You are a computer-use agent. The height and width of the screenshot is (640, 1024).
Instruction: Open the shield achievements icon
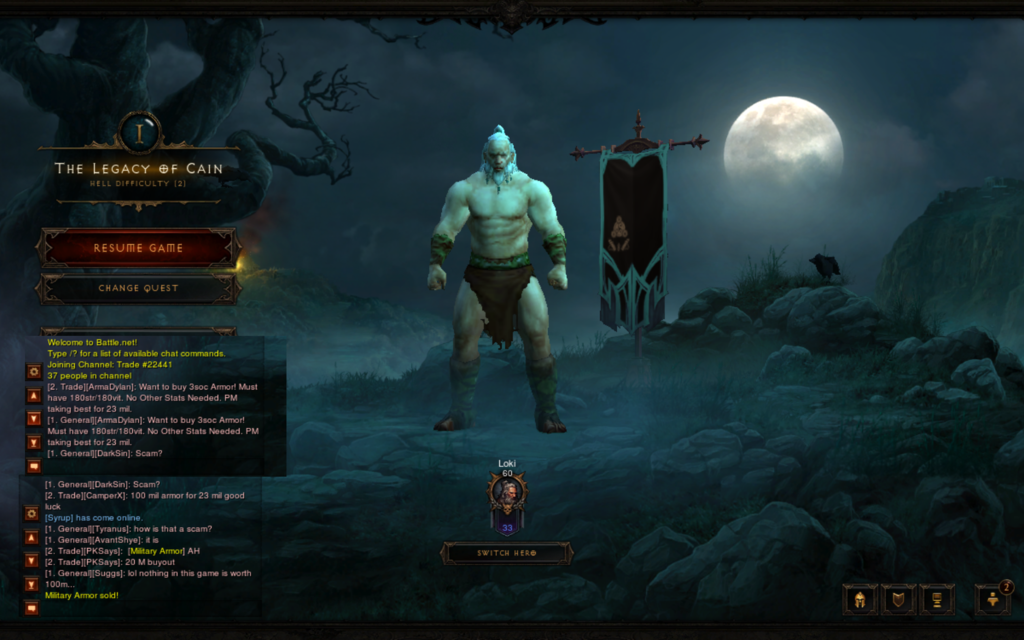(898, 599)
